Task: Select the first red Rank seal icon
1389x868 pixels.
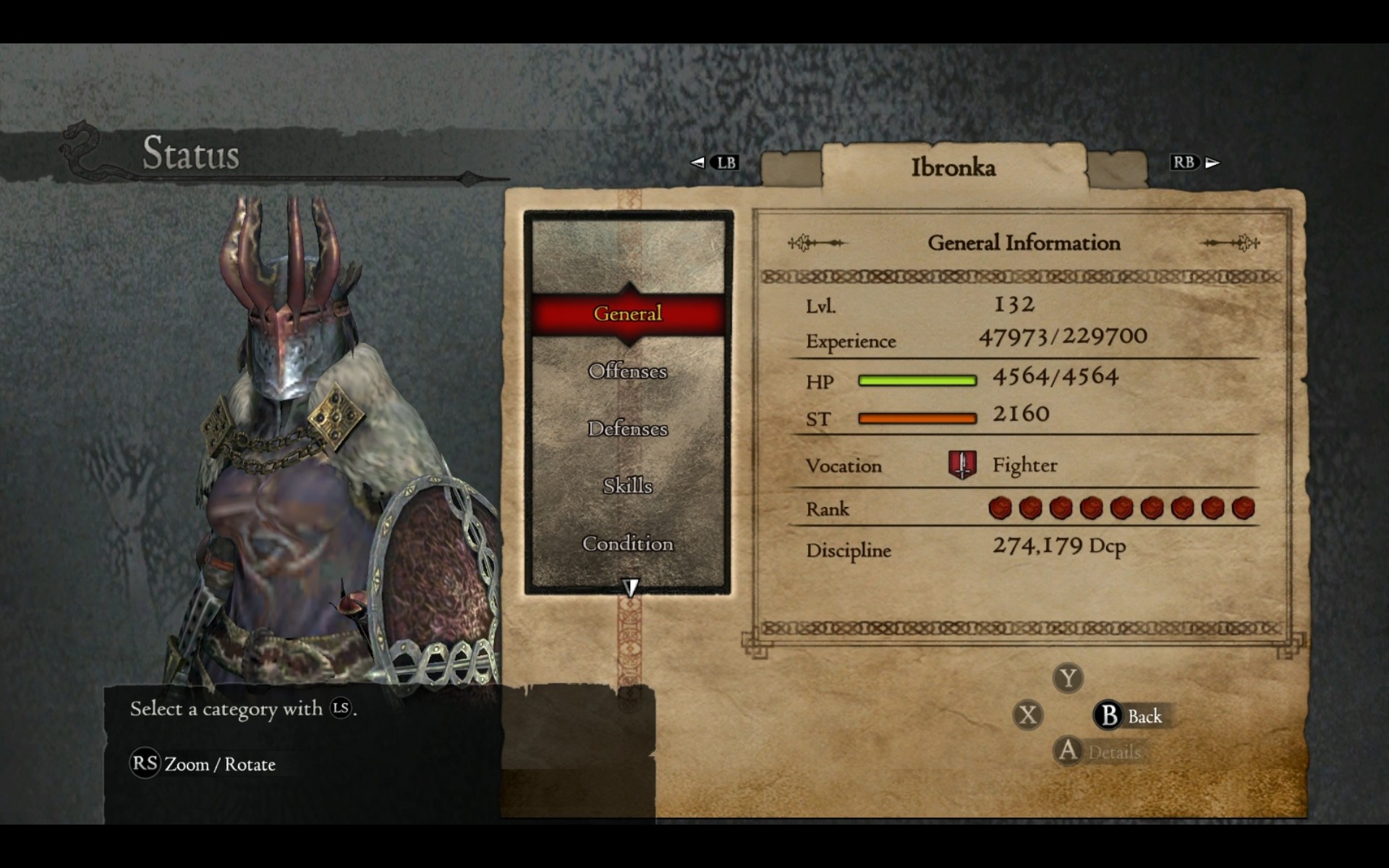Action: click(x=1002, y=508)
